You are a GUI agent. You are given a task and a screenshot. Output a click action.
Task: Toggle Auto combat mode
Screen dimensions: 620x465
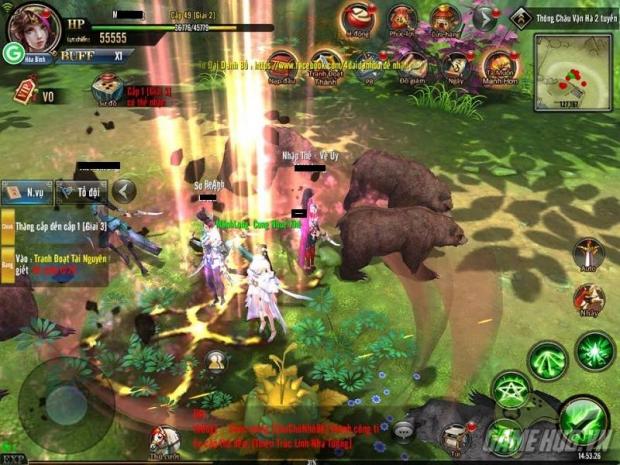(588, 254)
